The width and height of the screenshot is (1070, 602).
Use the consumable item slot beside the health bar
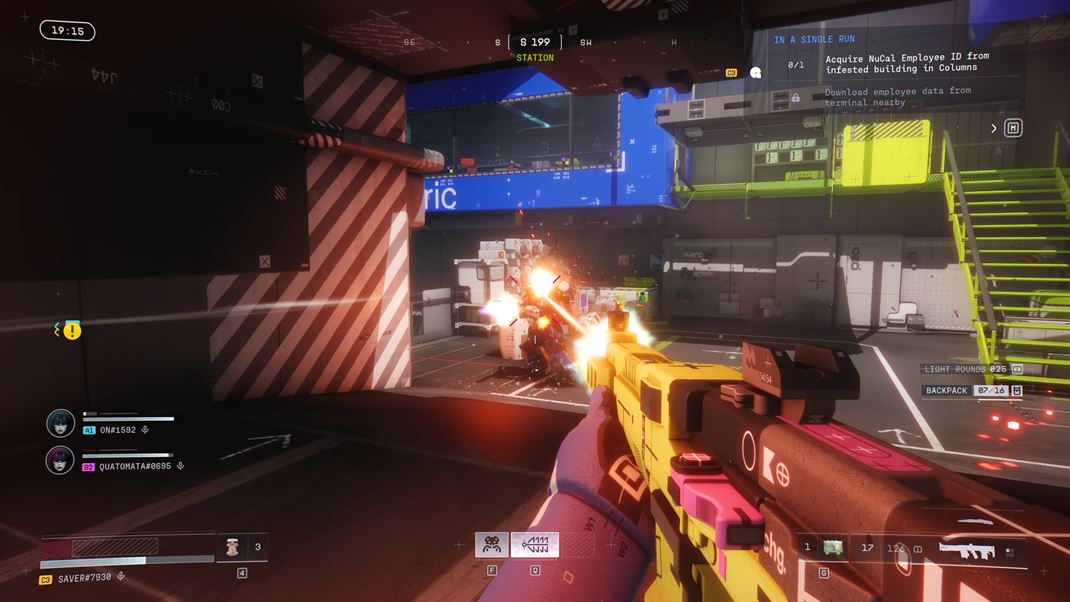pyautogui.click(x=232, y=547)
